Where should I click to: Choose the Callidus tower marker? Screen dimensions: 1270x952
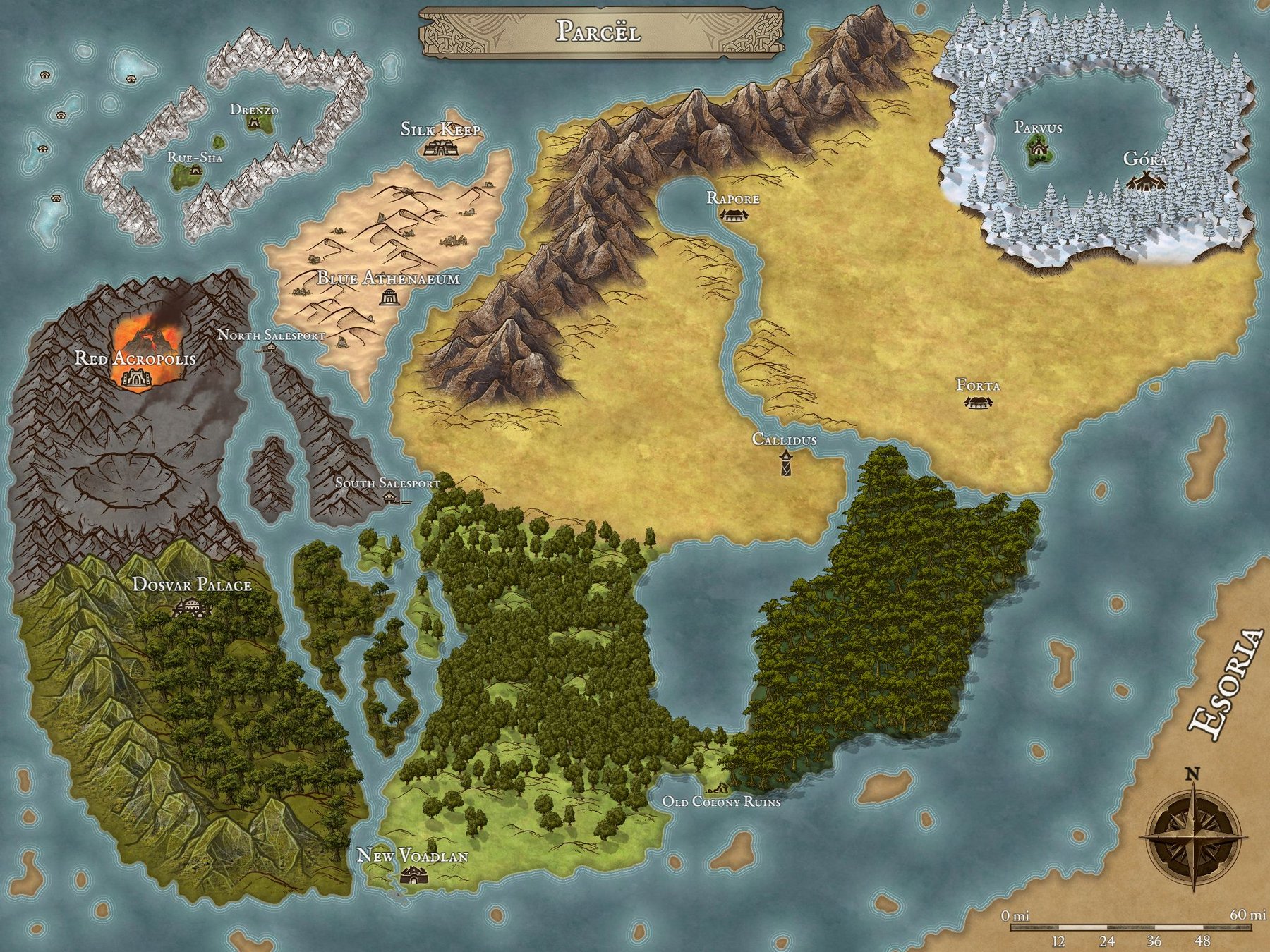pyautogui.click(x=785, y=463)
